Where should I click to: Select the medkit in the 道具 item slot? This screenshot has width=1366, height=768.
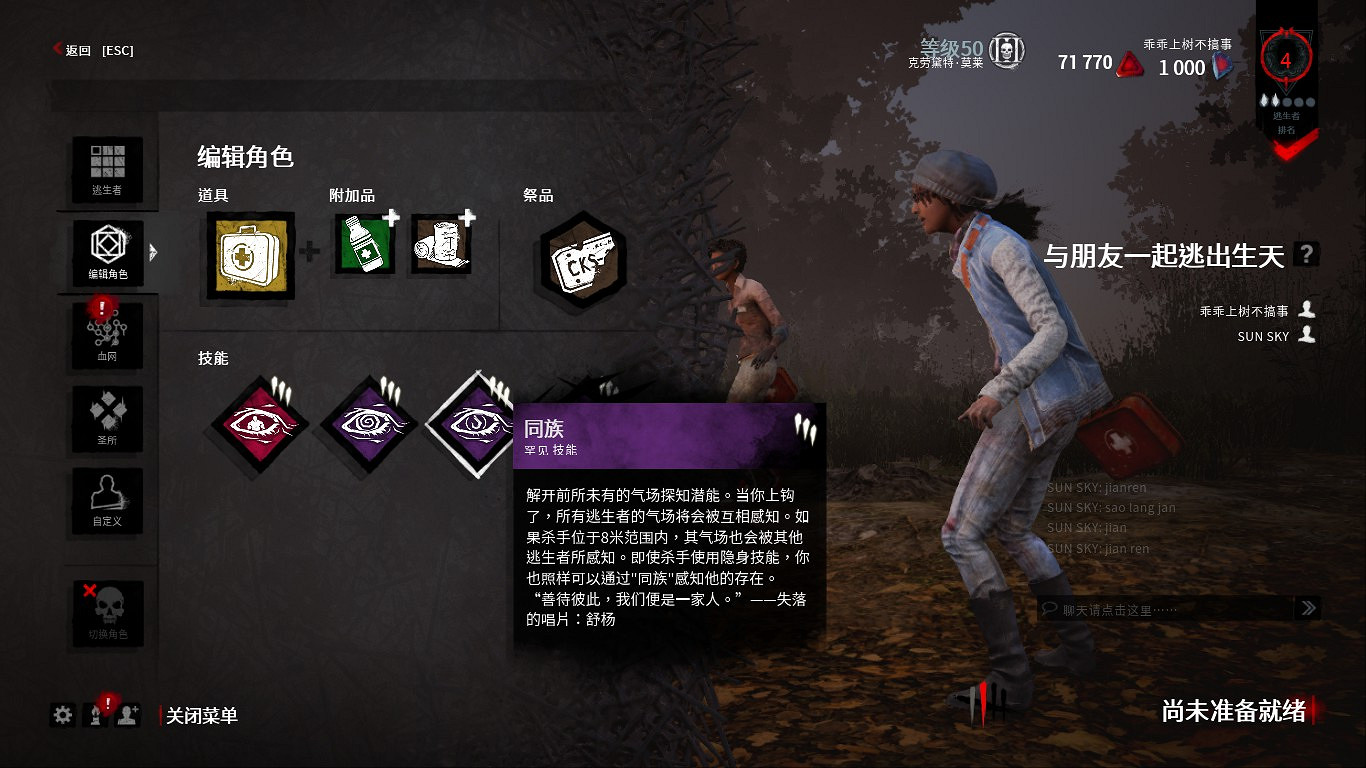click(x=247, y=253)
